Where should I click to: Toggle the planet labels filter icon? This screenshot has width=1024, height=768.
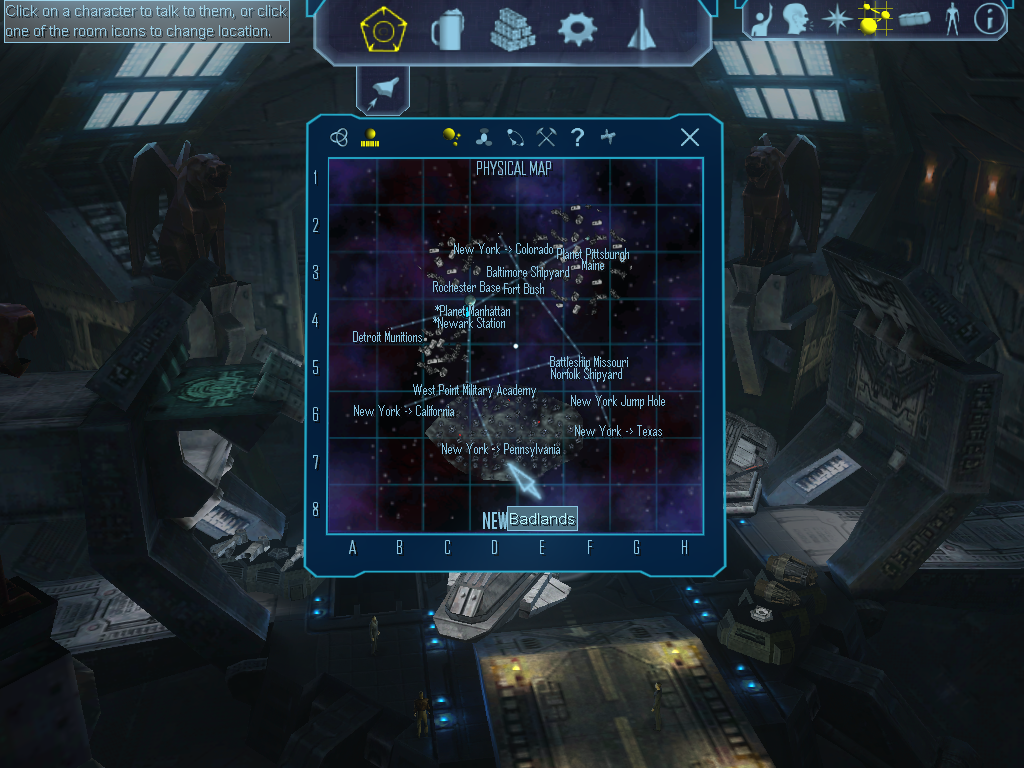point(452,138)
